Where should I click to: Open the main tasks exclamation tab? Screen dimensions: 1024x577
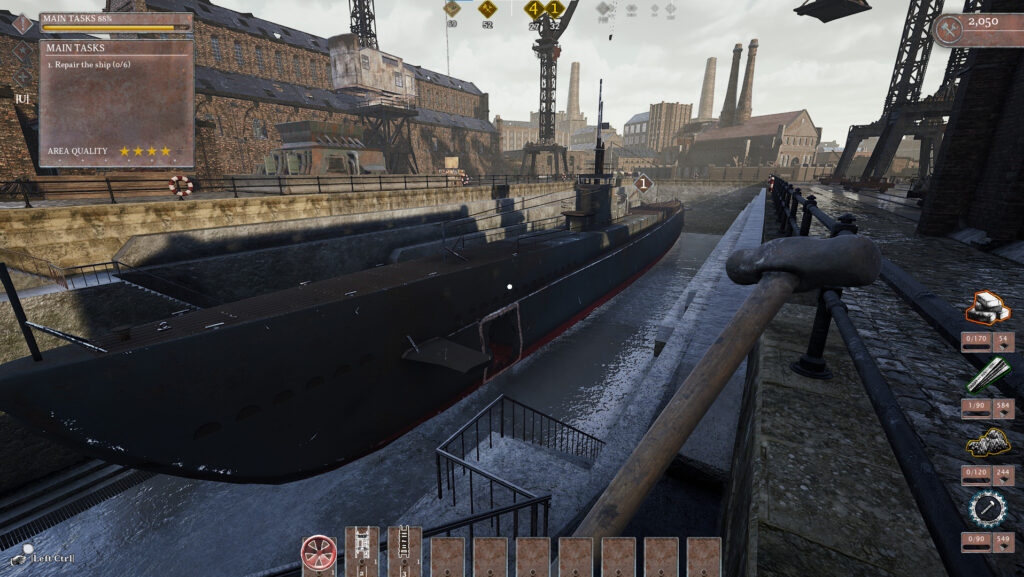22,23
